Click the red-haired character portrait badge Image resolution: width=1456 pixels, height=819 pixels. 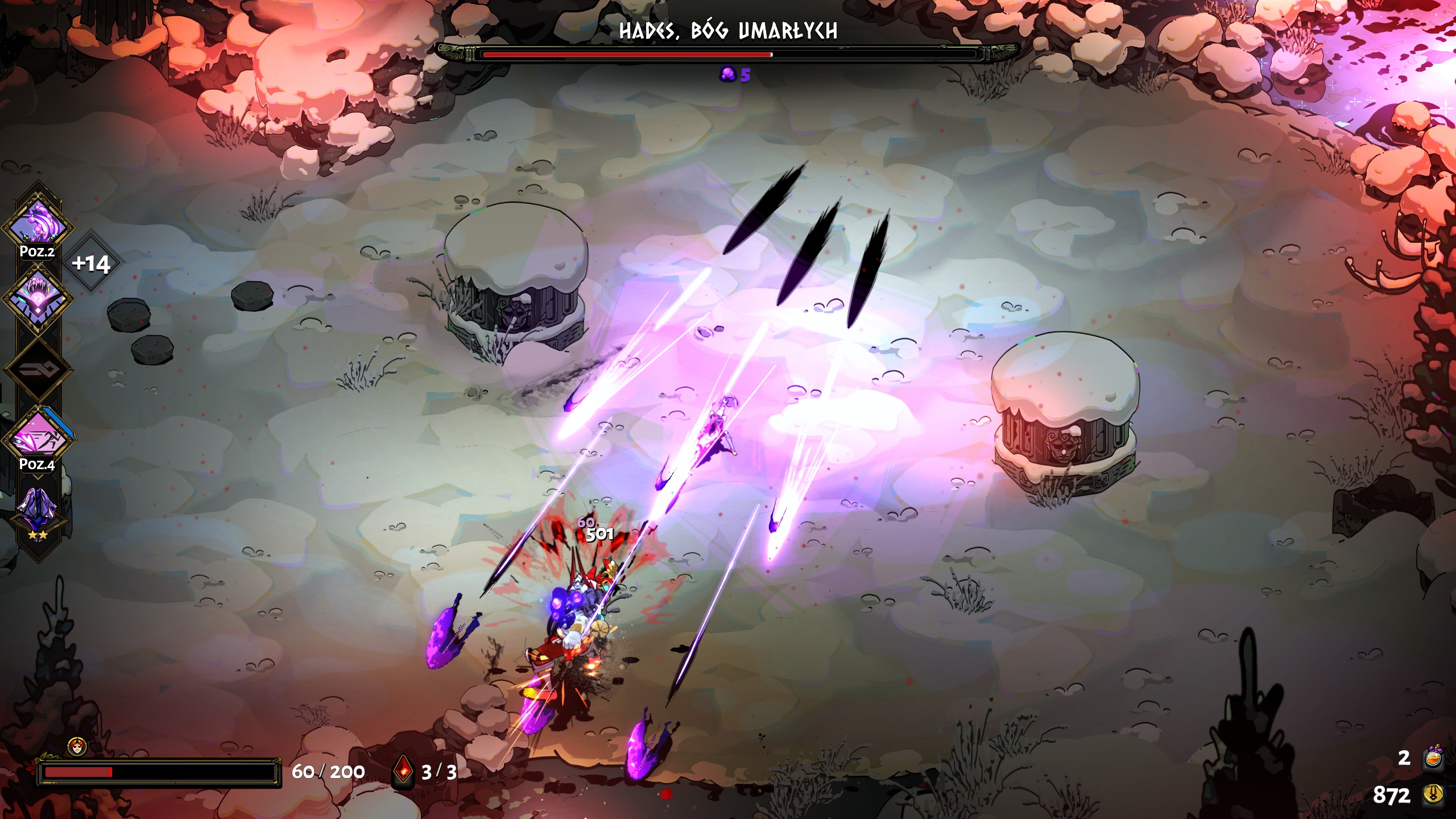pyautogui.click(x=77, y=746)
